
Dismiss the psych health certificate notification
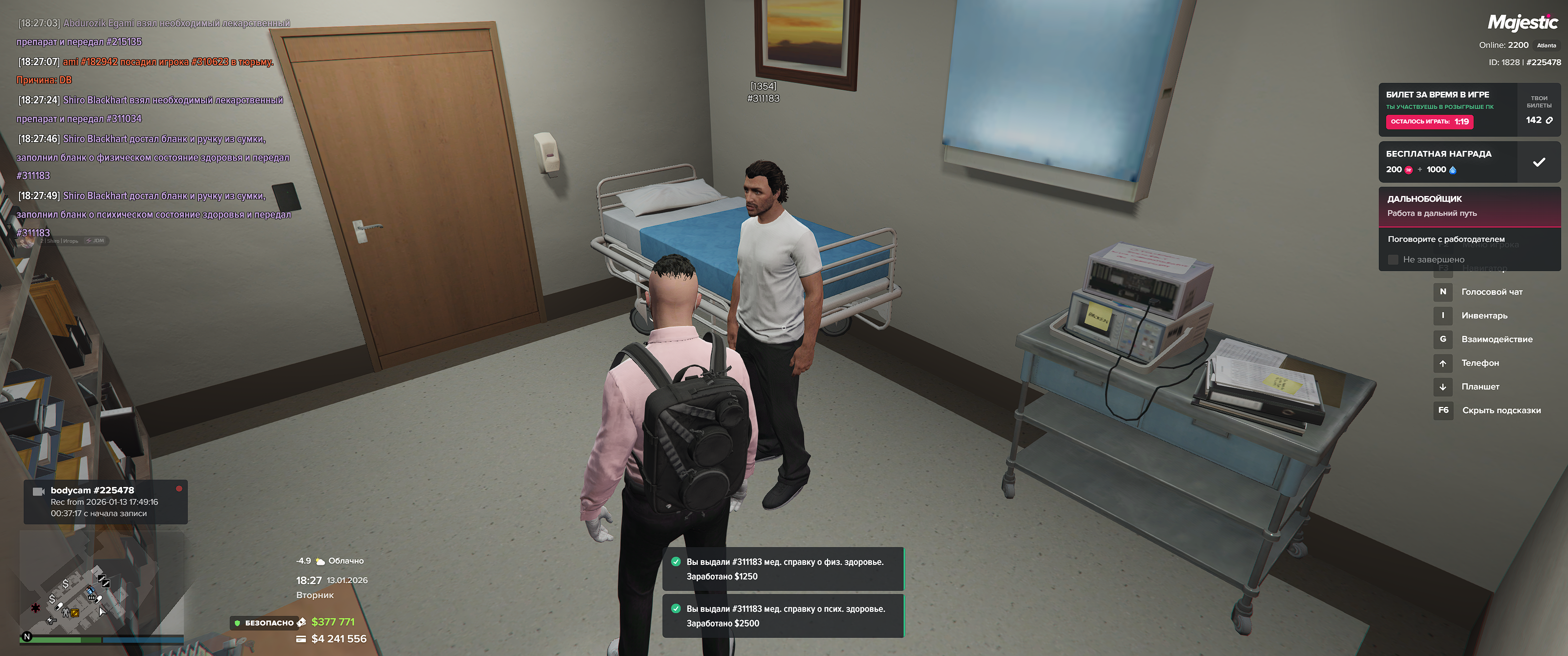pos(783,616)
